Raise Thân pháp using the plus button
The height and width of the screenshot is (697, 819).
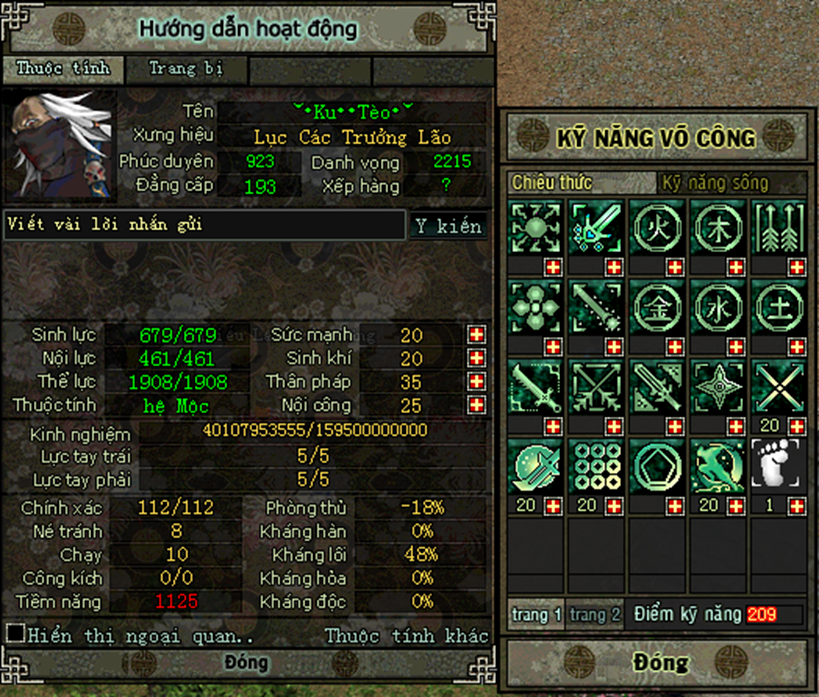477,382
